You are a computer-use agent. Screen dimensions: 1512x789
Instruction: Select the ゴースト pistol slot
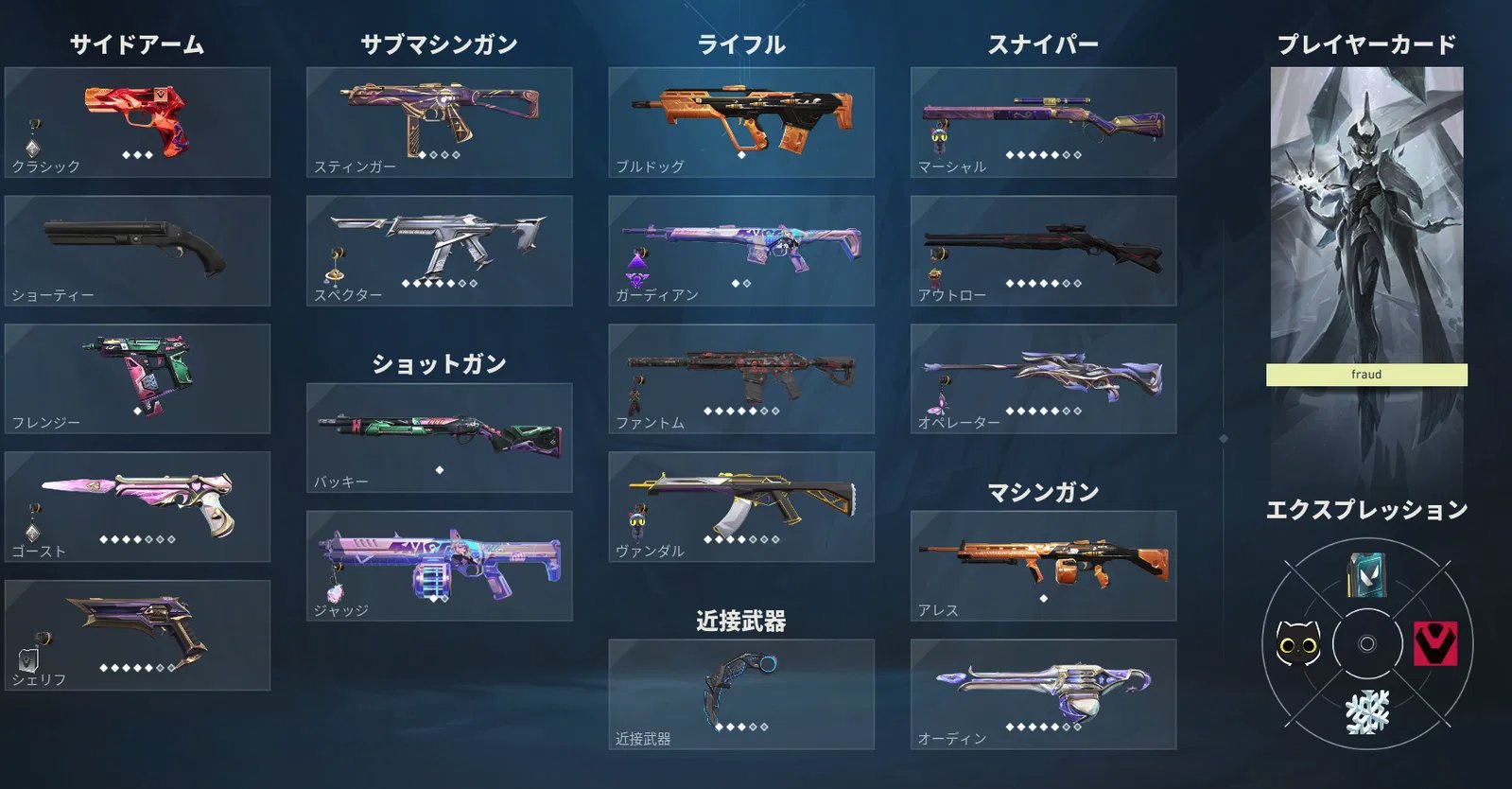pyautogui.click(x=137, y=506)
